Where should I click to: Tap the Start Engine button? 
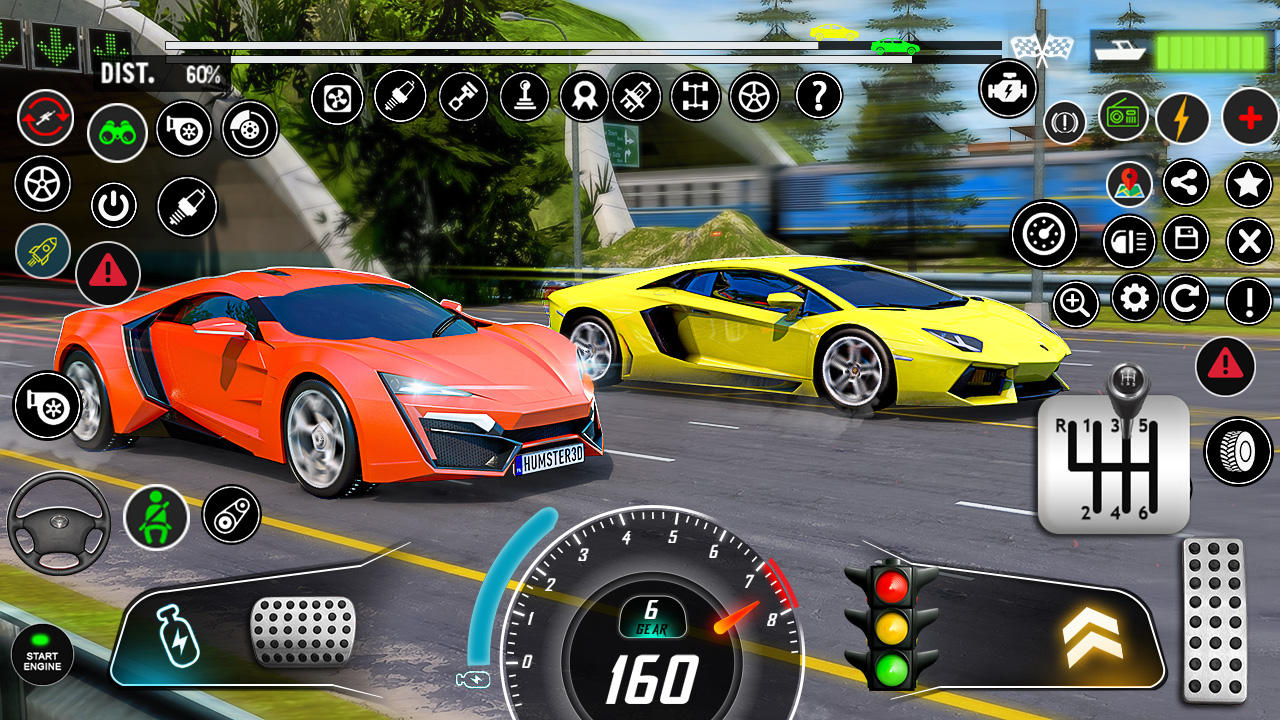pyautogui.click(x=42, y=656)
